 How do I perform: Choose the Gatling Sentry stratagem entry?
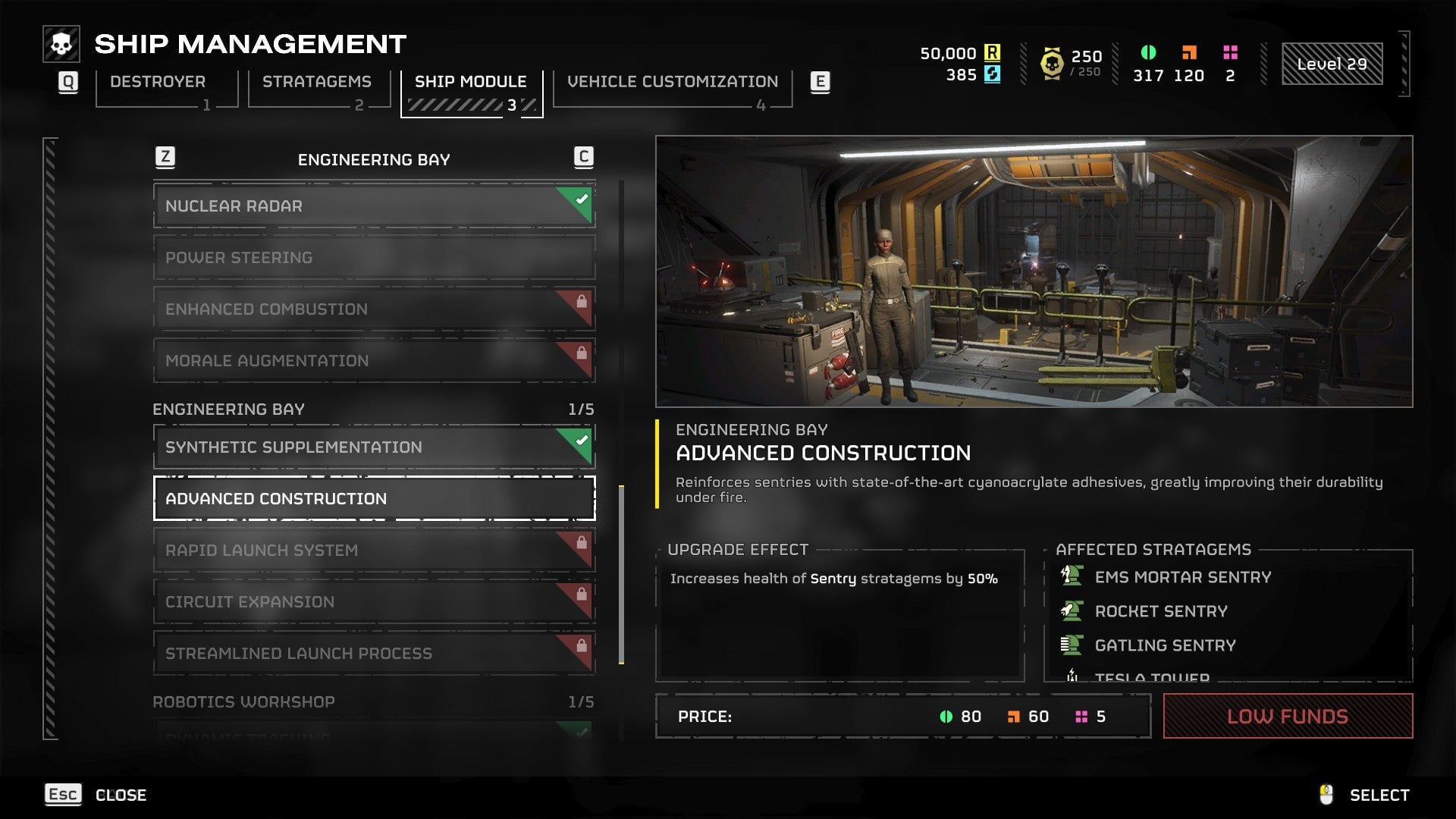point(1165,645)
